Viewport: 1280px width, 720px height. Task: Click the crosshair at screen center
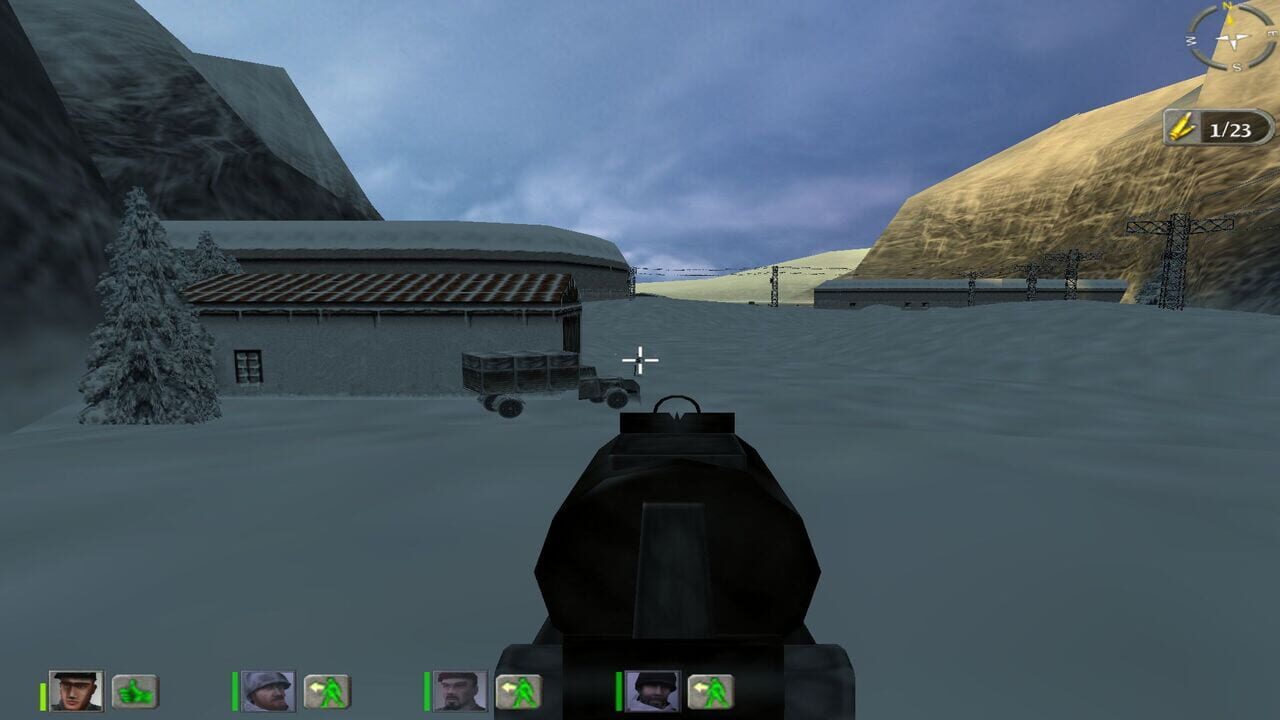(638, 355)
